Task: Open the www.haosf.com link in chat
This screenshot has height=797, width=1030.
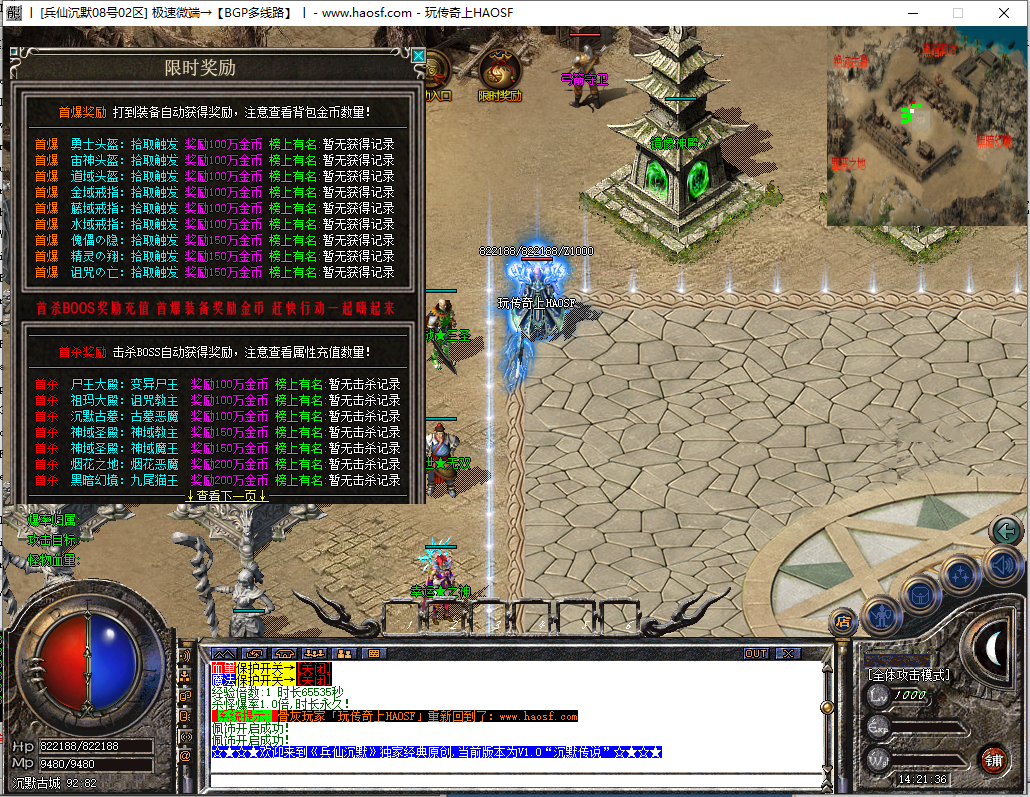Action: [x=538, y=716]
